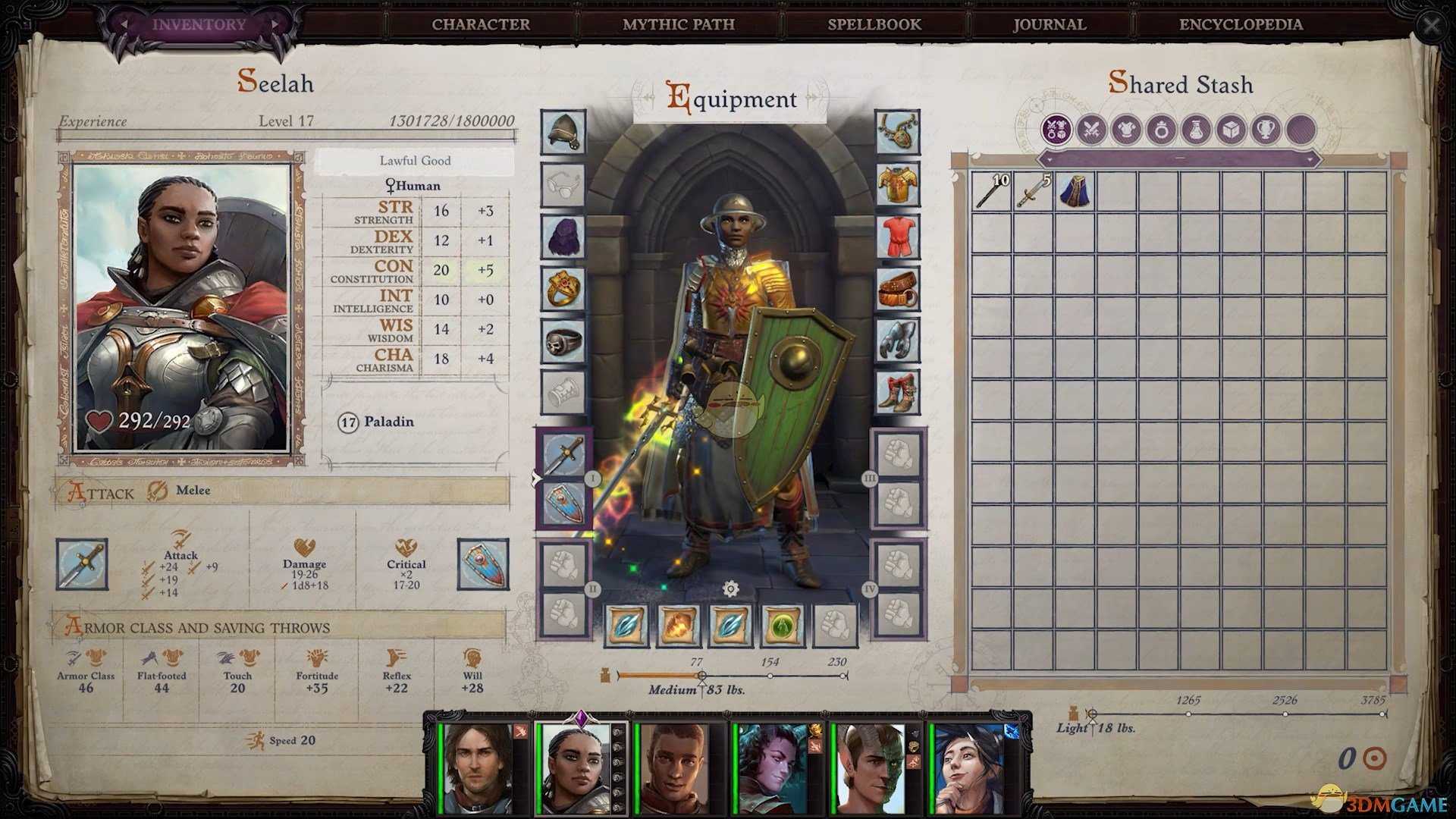The height and width of the screenshot is (819, 1456).
Task: Pick the blue robe in Shared Stash
Action: coord(1075,191)
